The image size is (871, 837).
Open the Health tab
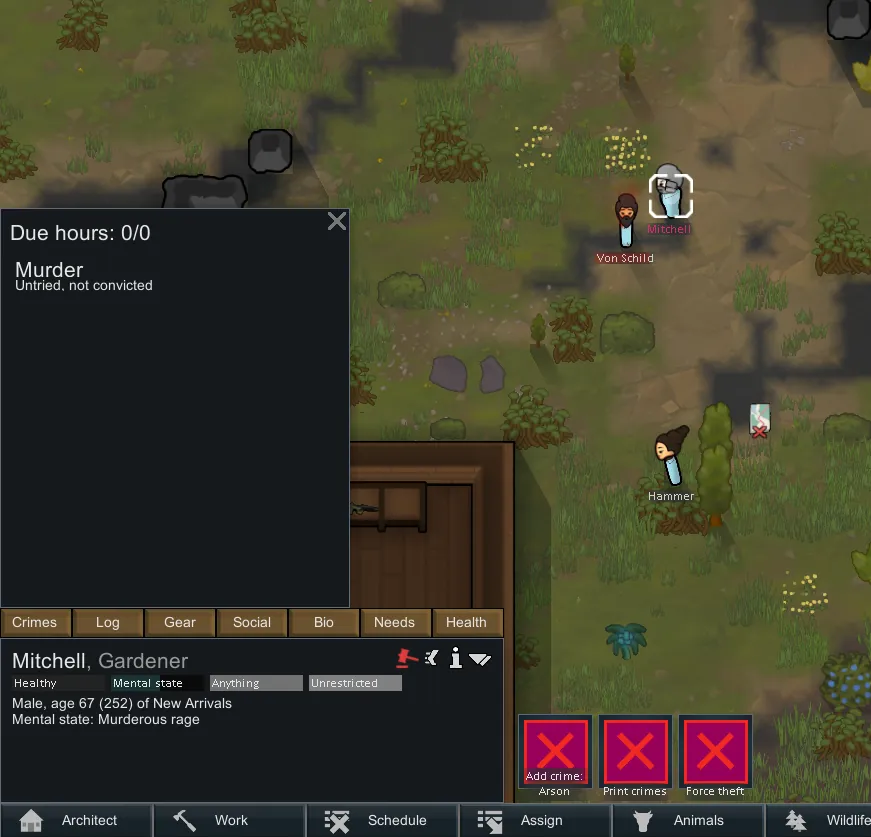(x=466, y=622)
